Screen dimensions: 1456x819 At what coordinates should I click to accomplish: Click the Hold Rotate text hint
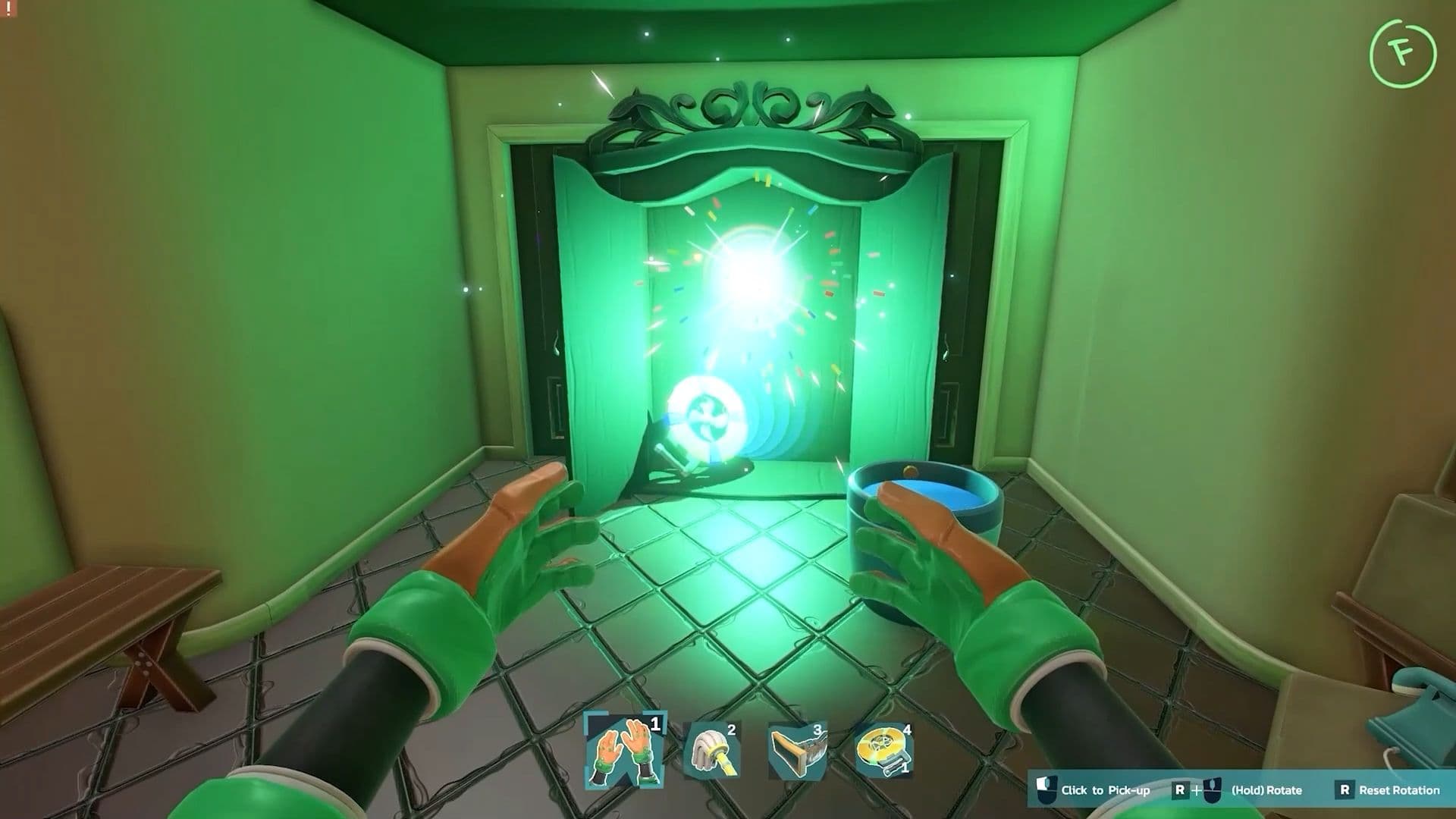(x=1266, y=790)
